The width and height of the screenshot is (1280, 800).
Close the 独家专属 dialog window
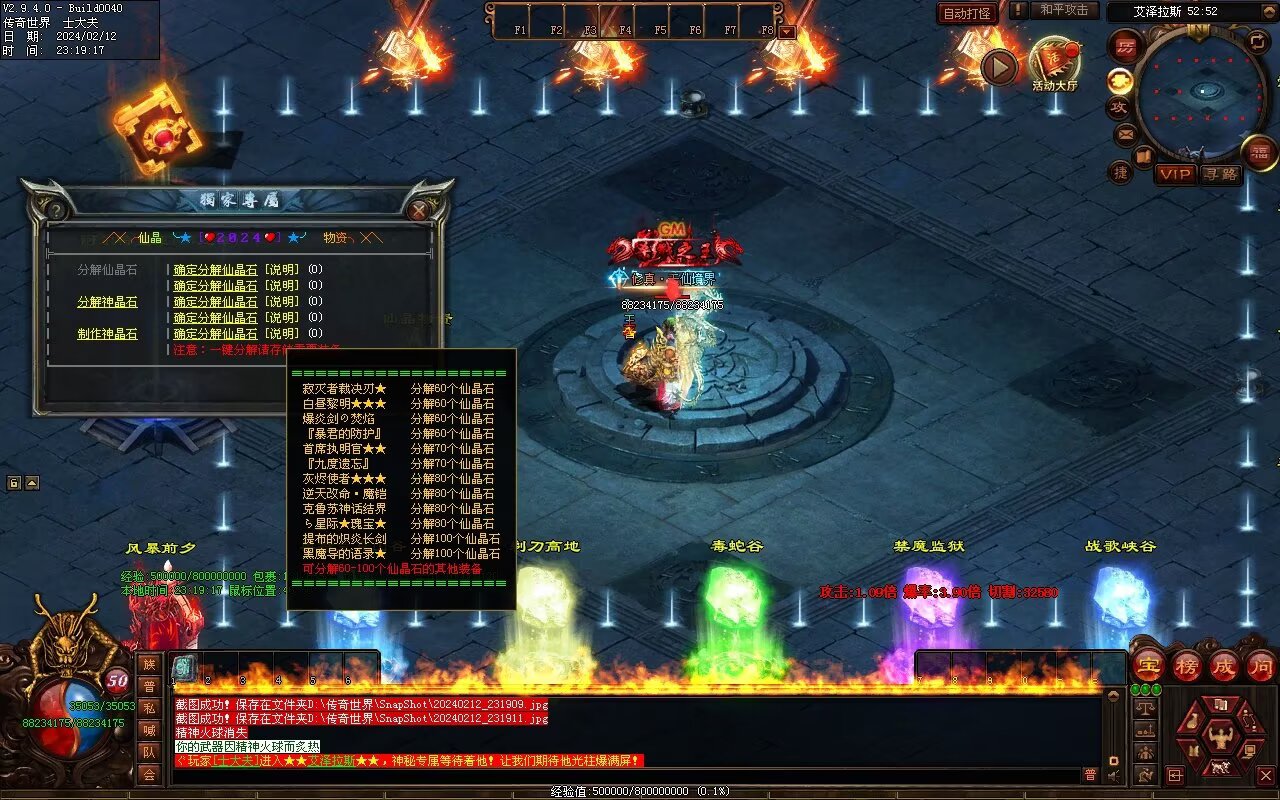click(418, 210)
